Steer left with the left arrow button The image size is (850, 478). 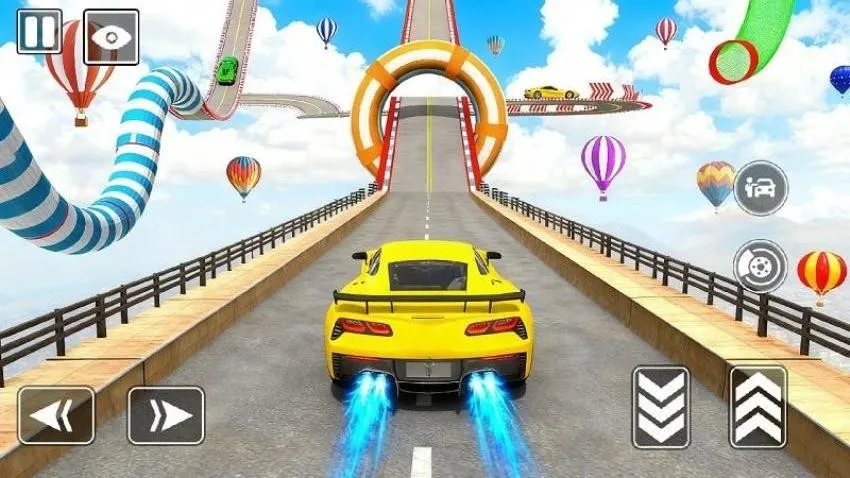pos(56,415)
